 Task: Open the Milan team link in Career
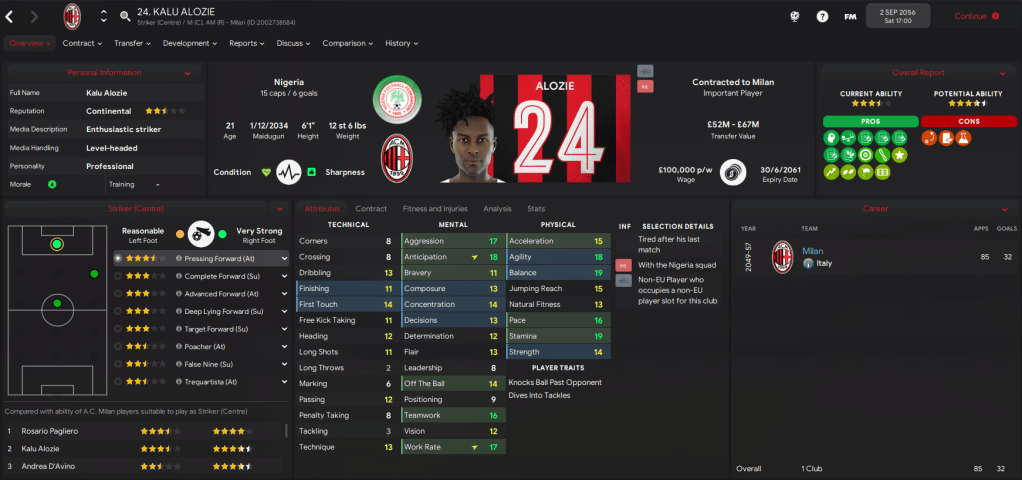coord(812,251)
